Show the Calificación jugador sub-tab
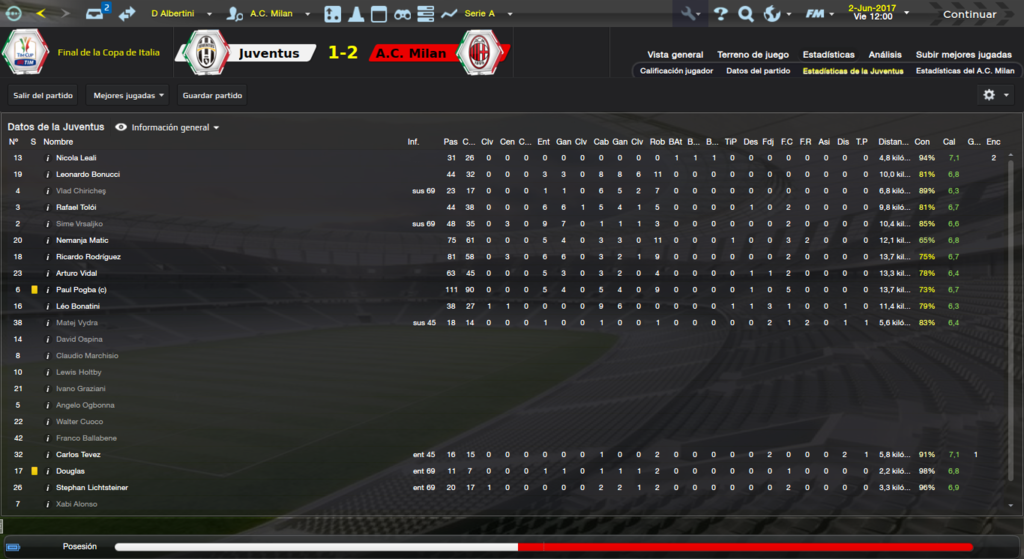Screen dimensions: 1024x559 point(676,71)
